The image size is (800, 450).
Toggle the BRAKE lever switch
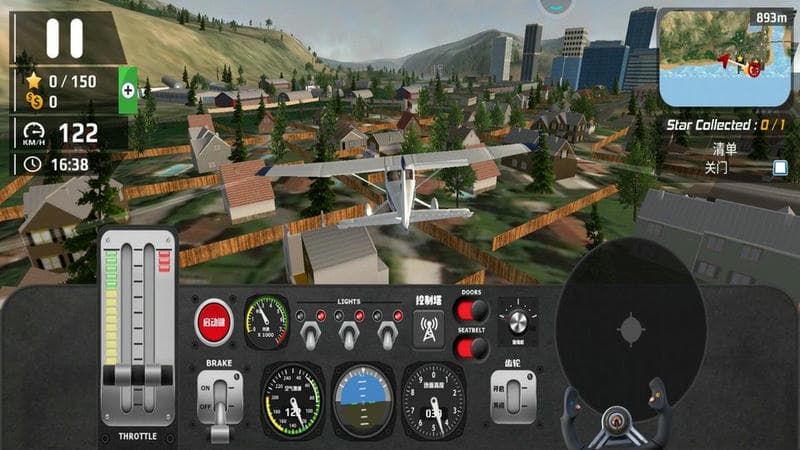pyautogui.click(x=220, y=396)
